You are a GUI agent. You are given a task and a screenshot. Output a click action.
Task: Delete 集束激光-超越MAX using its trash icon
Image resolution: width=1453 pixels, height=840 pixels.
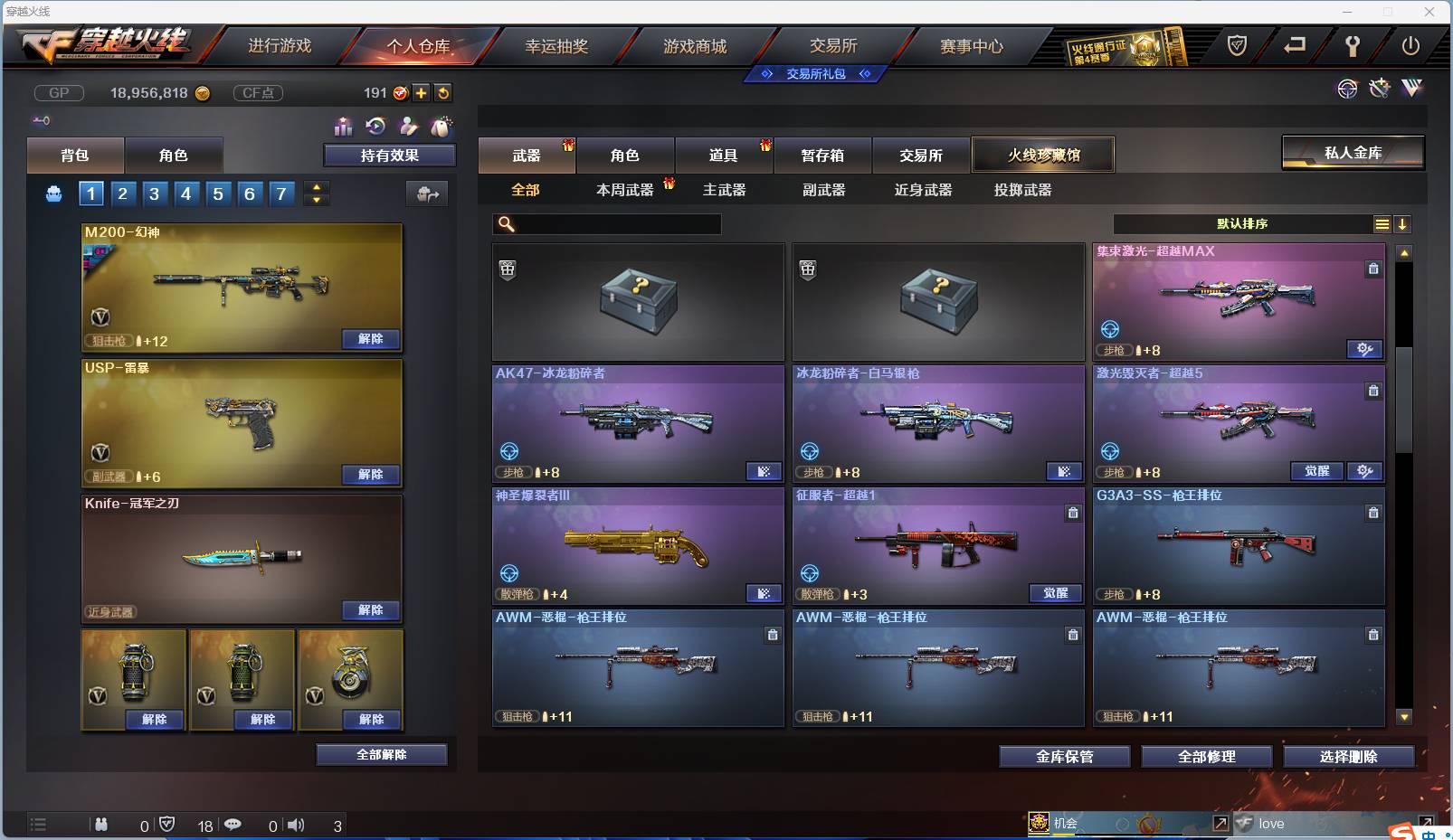[1373, 269]
